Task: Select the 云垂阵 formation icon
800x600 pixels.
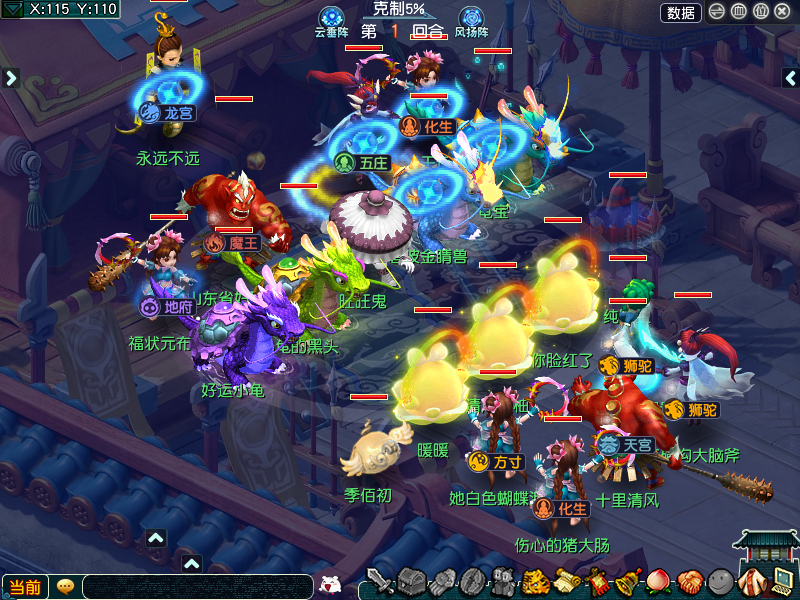Action: (331, 18)
